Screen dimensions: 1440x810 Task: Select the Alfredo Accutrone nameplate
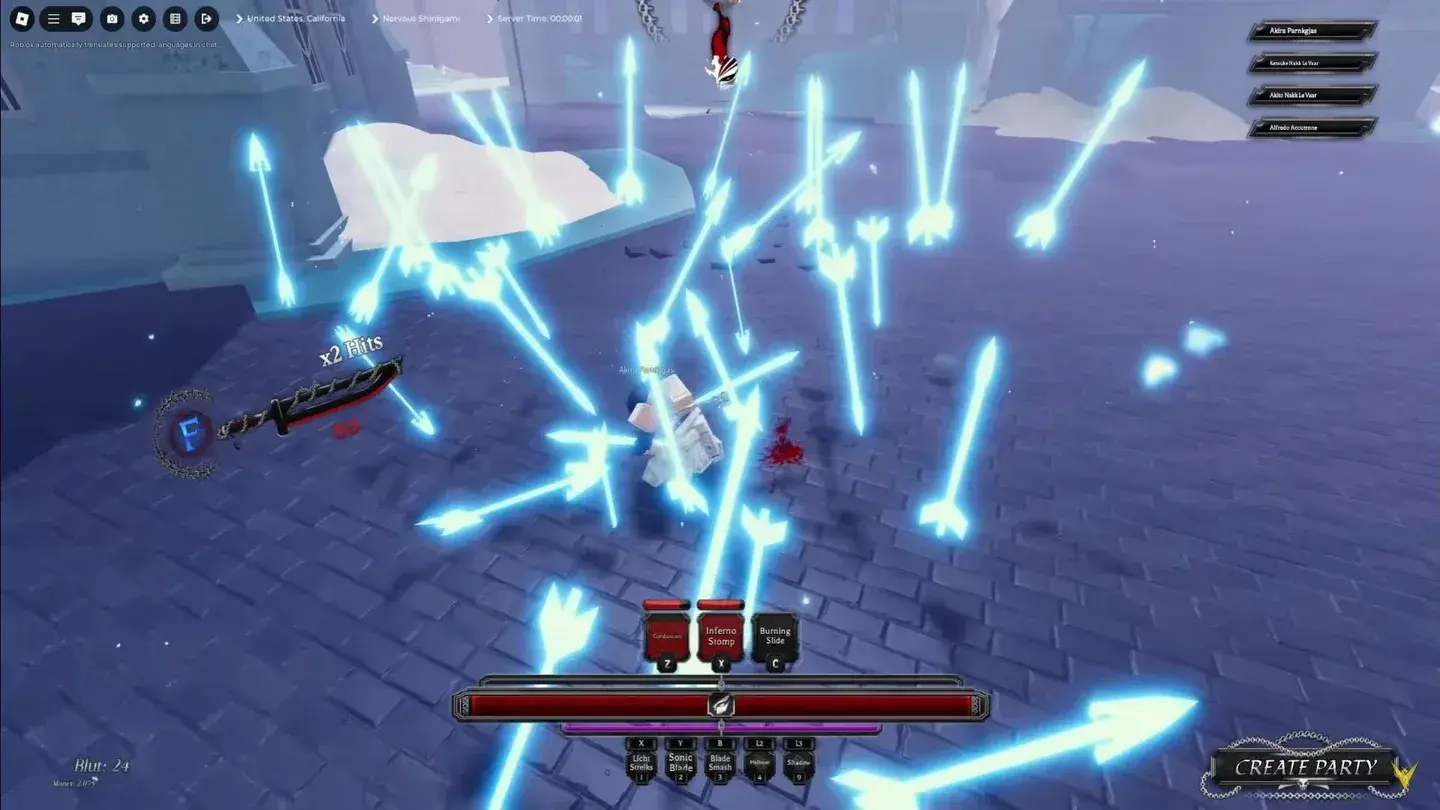[1310, 127]
